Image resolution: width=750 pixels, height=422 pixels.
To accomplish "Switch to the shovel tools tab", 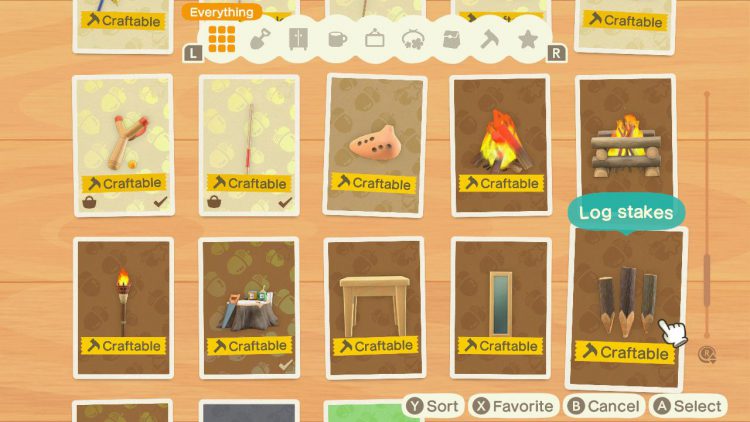I will coord(259,40).
